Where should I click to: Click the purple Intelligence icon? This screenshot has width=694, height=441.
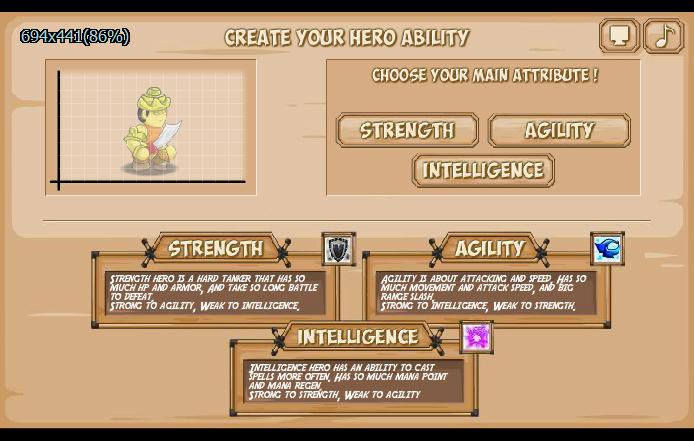click(477, 337)
